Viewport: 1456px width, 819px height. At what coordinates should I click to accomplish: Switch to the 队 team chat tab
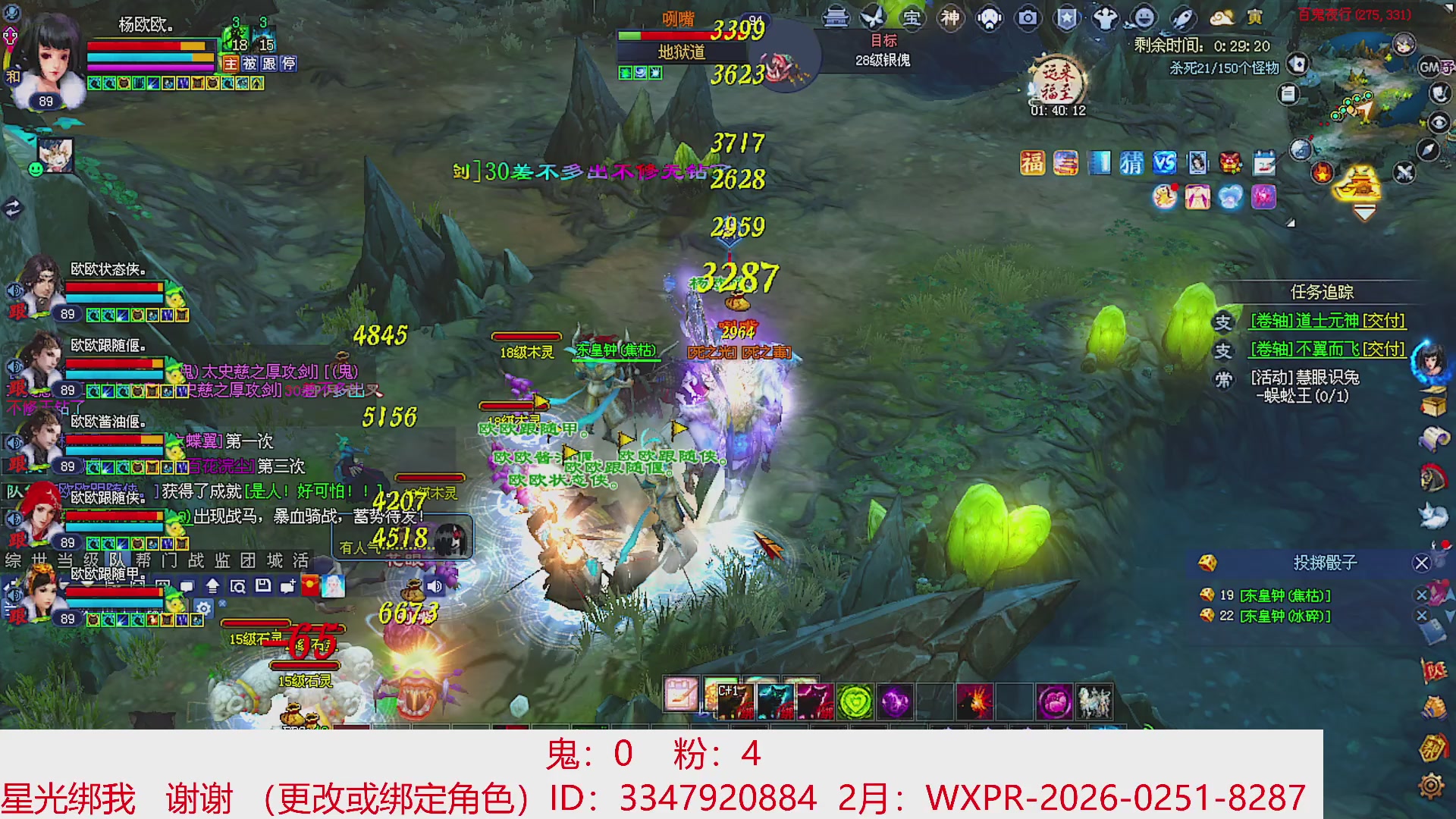pyautogui.click(x=116, y=561)
